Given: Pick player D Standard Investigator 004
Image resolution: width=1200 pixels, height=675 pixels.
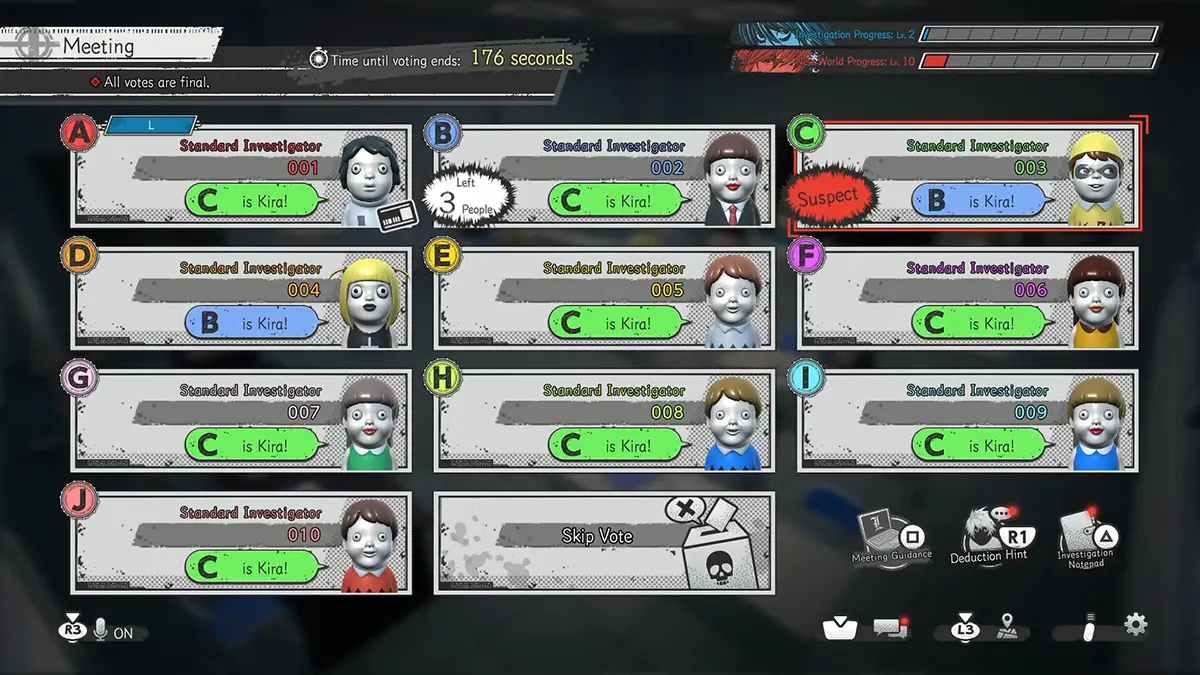Looking at the screenshot, I should pyautogui.click(x=240, y=298).
